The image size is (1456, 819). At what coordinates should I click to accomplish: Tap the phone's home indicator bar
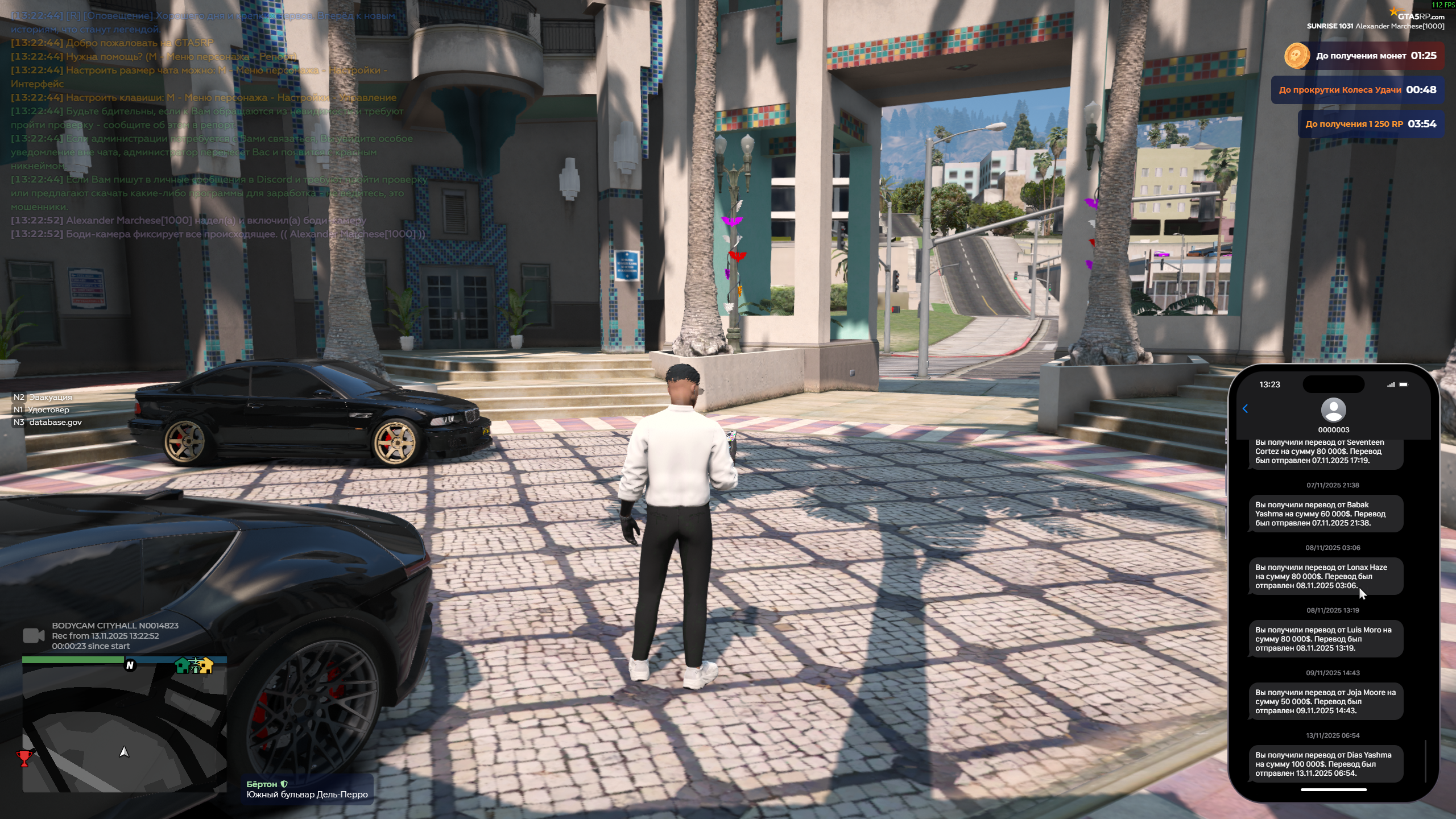click(x=1333, y=789)
